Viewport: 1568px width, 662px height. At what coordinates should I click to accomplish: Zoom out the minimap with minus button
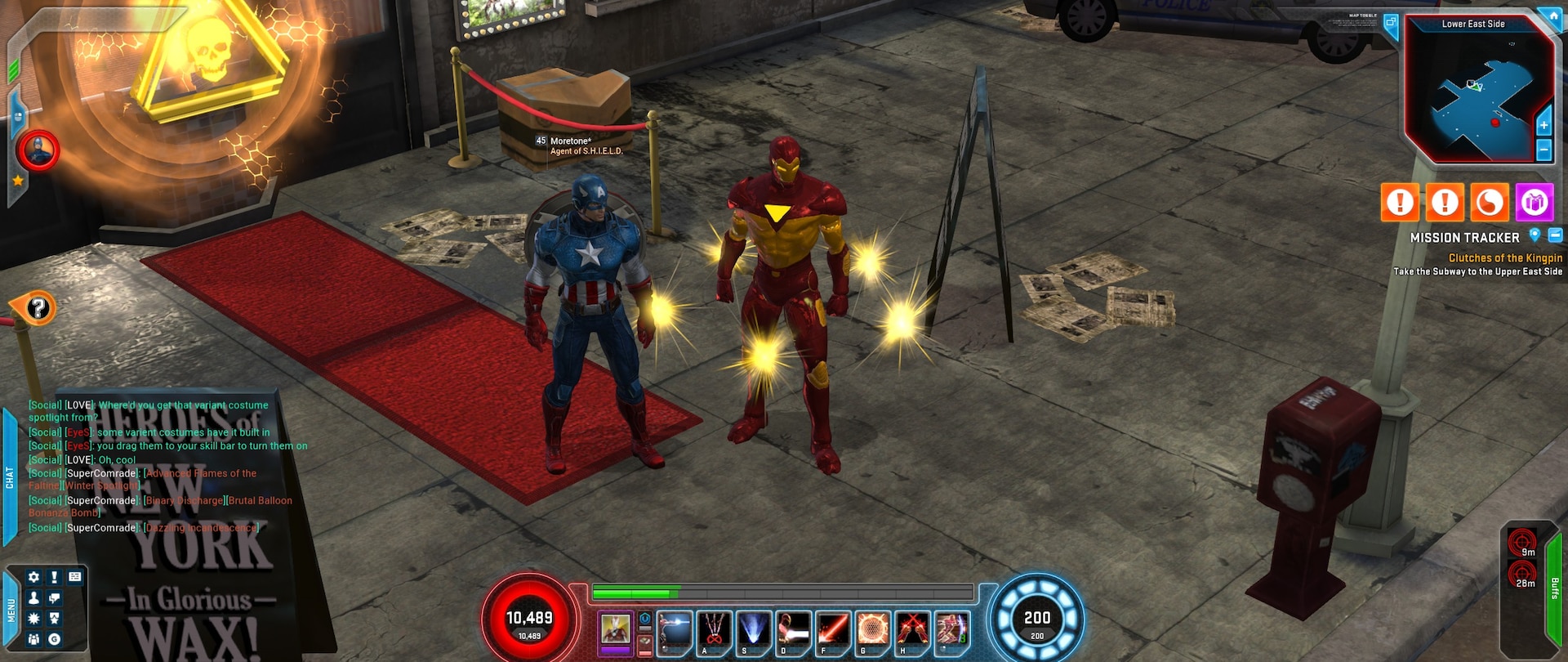[1543, 150]
